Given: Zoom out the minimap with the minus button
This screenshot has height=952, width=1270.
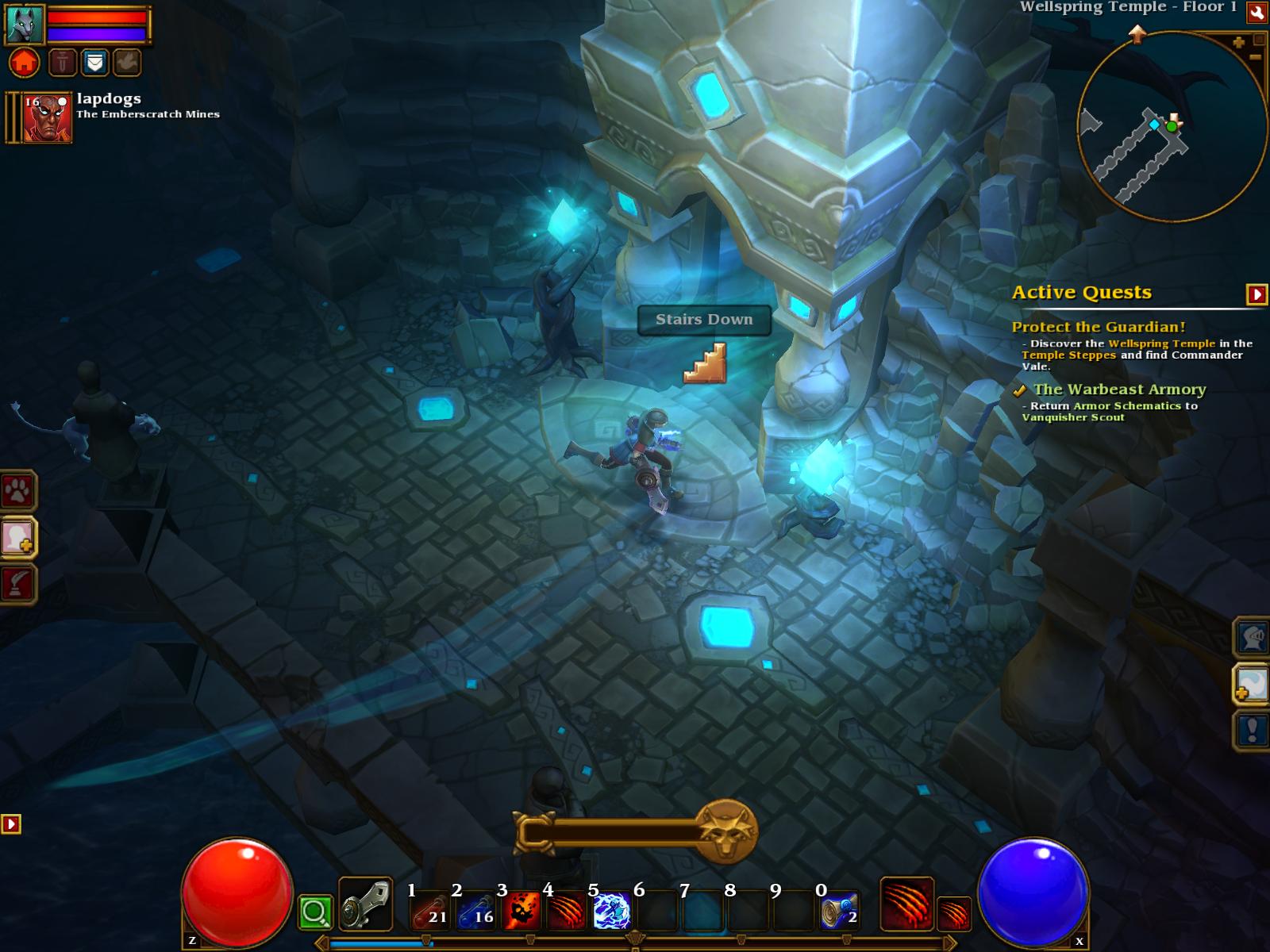Looking at the screenshot, I should (x=1255, y=57).
